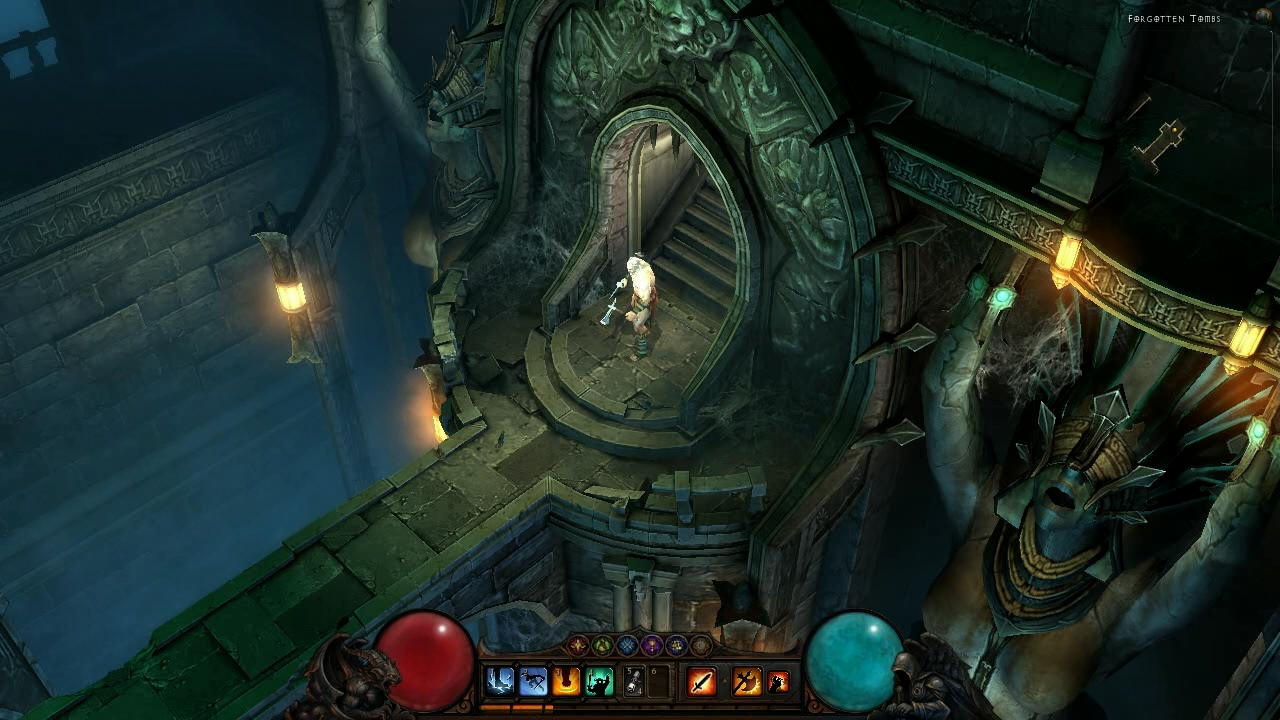Viewport: 1280px width, 720px height.
Task: Click the red cross round menu button
Action: click(579, 645)
